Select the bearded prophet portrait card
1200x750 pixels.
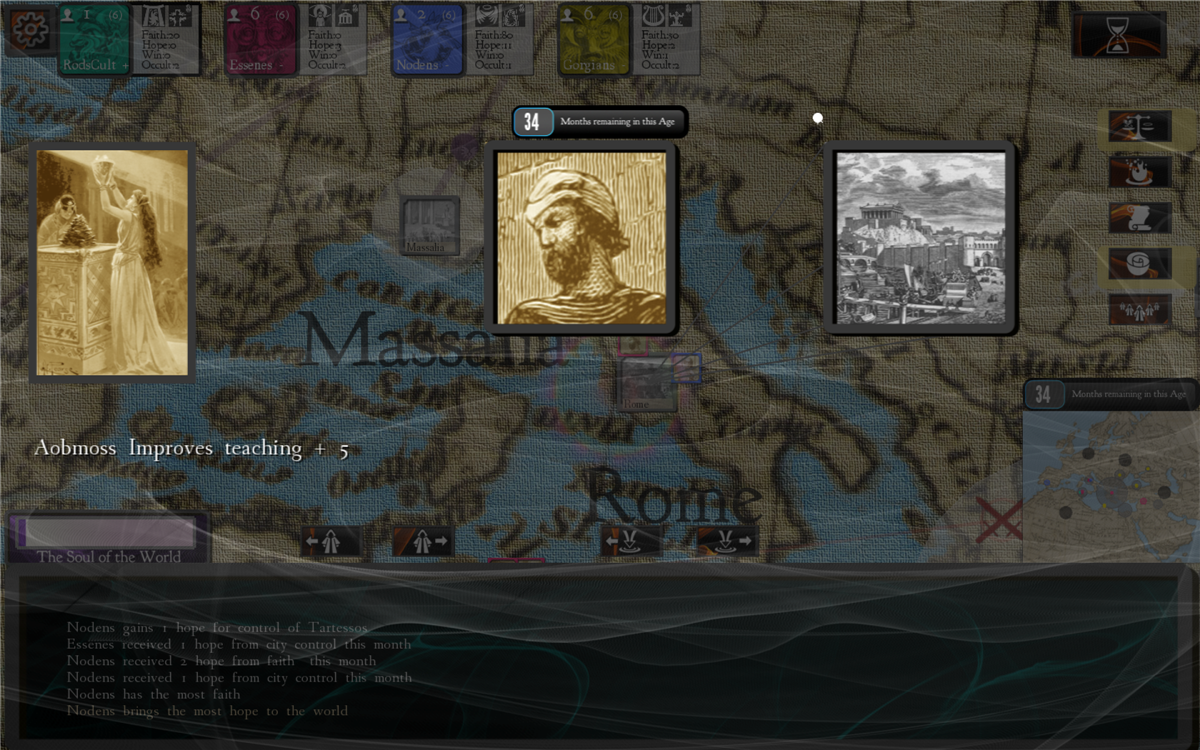(x=581, y=238)
